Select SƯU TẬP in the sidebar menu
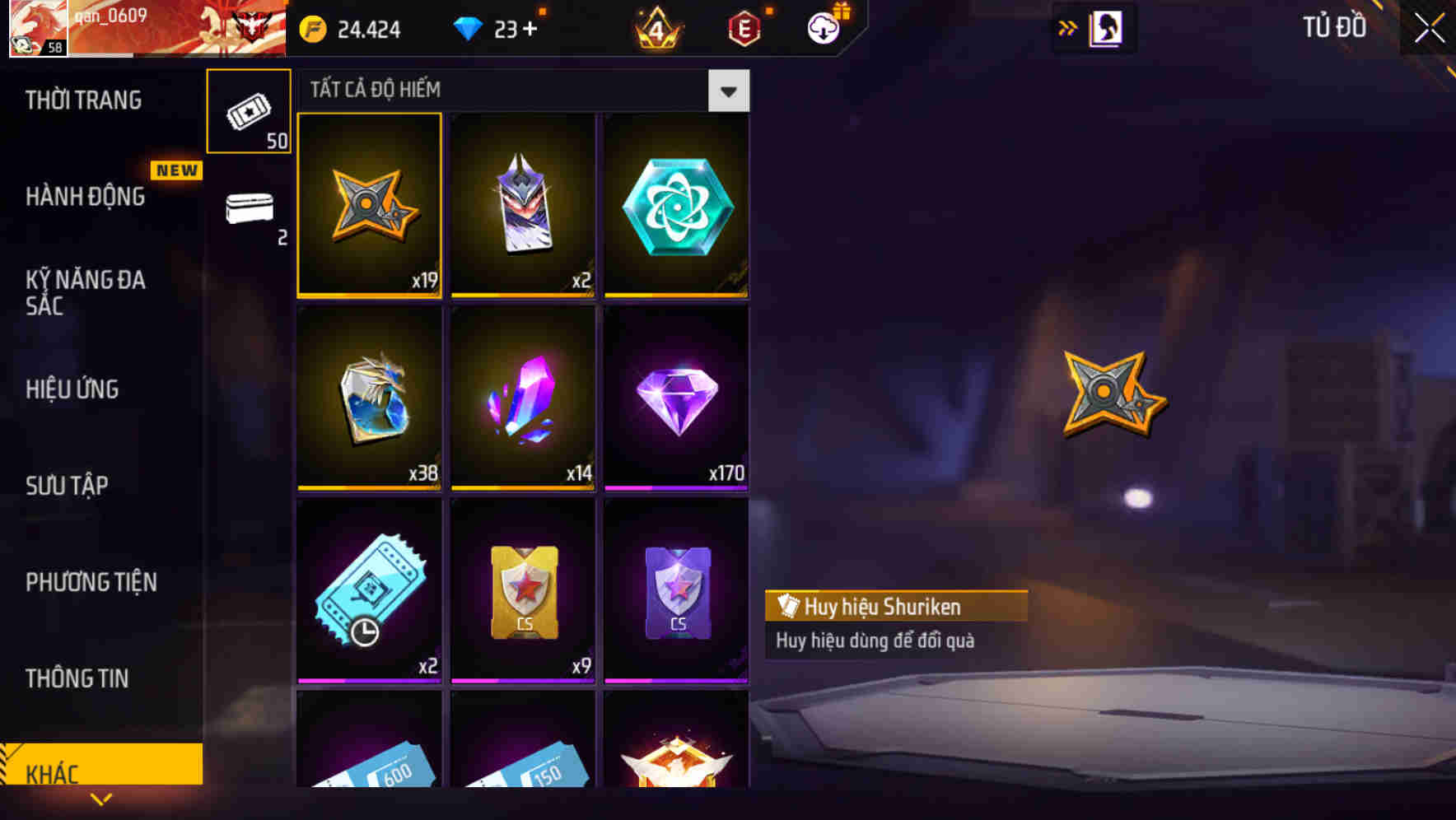Viewport: 1456px width, 820px height. (x=68, y=486)
